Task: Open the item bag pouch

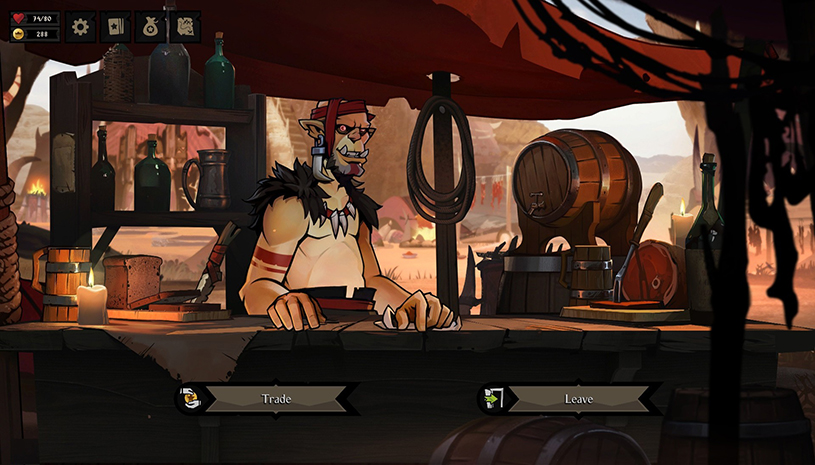Action: pyautogui.click(x=150, y=27)
